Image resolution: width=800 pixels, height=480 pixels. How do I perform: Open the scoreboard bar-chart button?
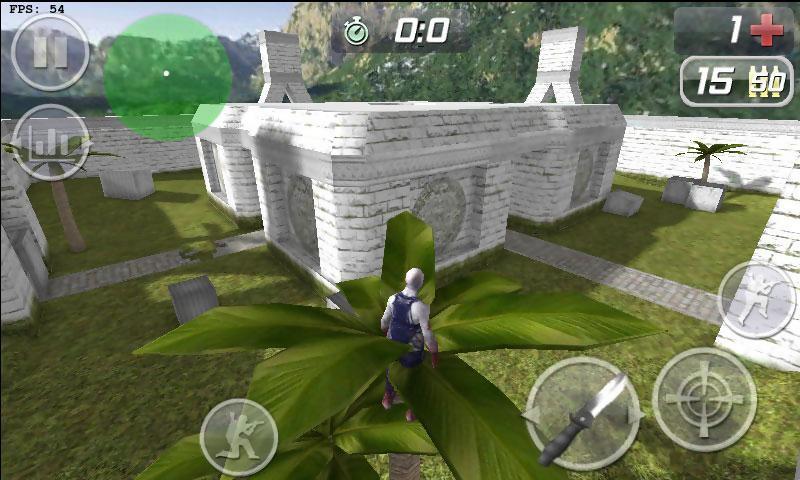[51, 142]
